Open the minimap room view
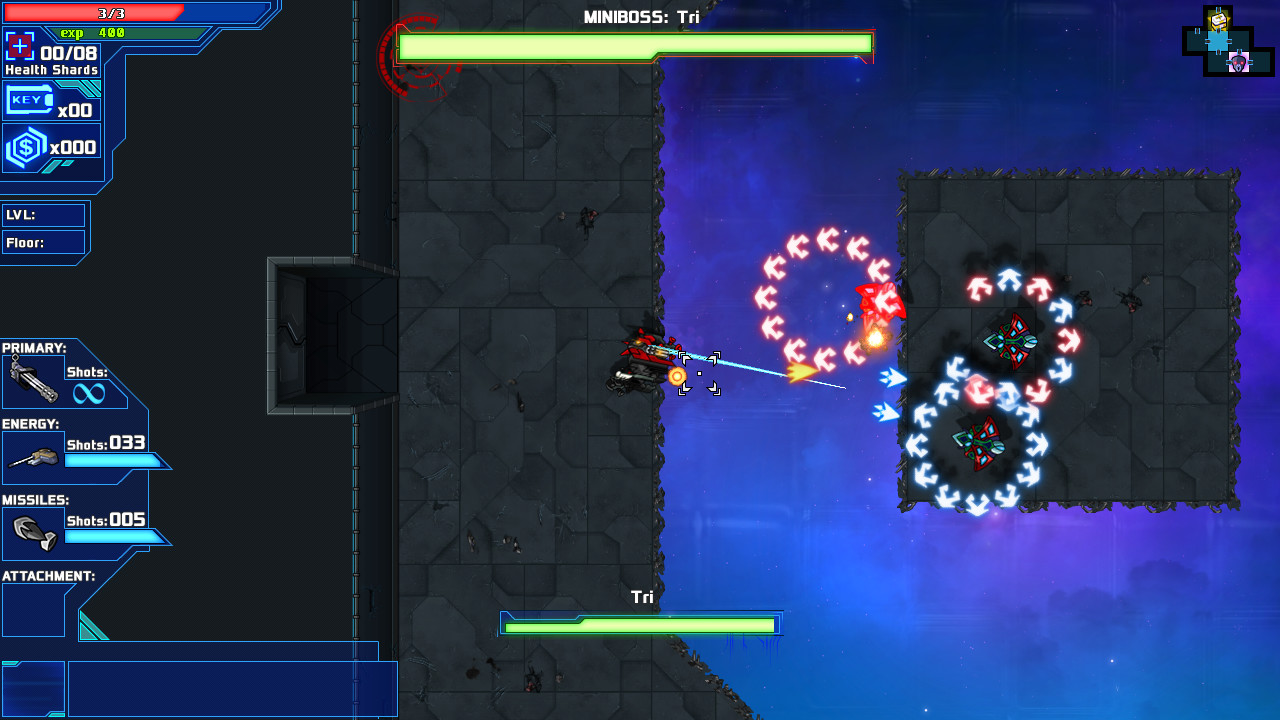 (1228, 42)
